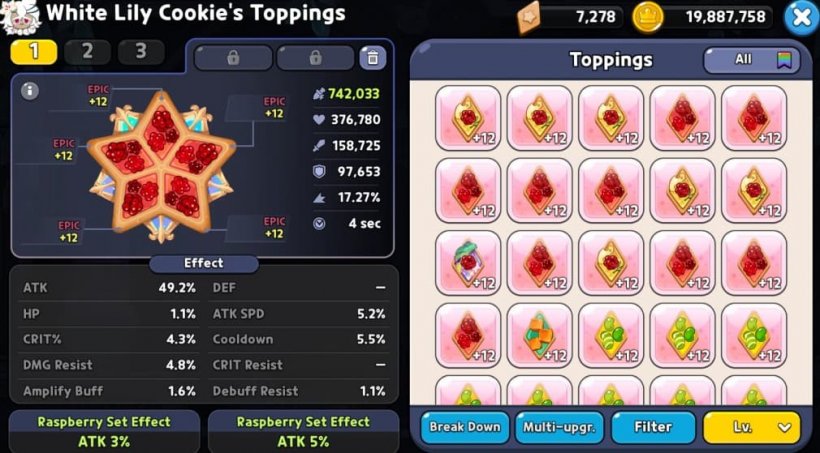Close the toppings screen
Viewport: 820px width, 453px height.
[800, 16]
